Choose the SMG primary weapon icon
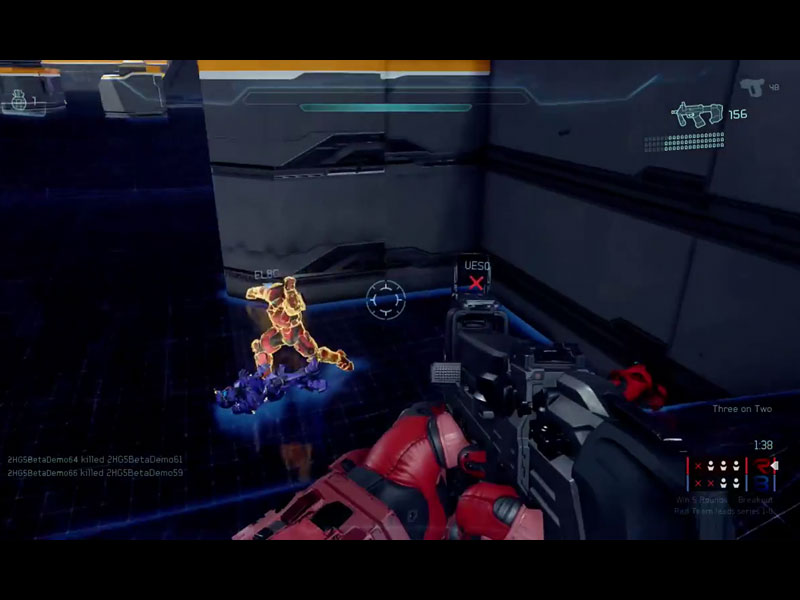 (697, 115)
